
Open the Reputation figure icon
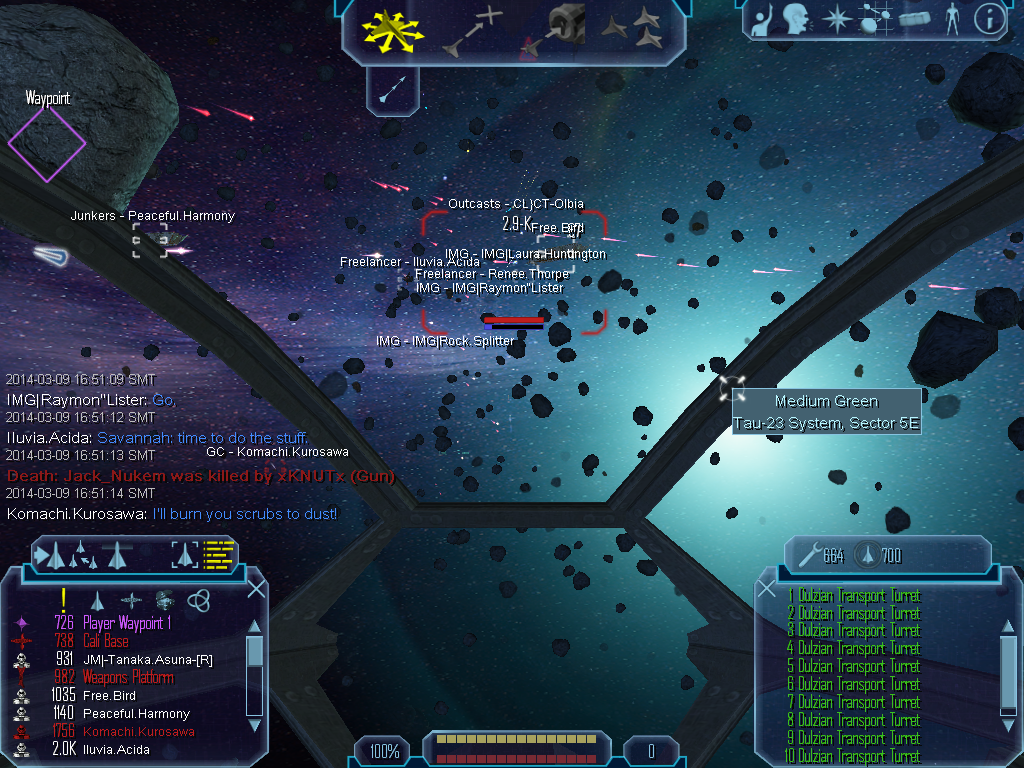click(x=951, y=18)
